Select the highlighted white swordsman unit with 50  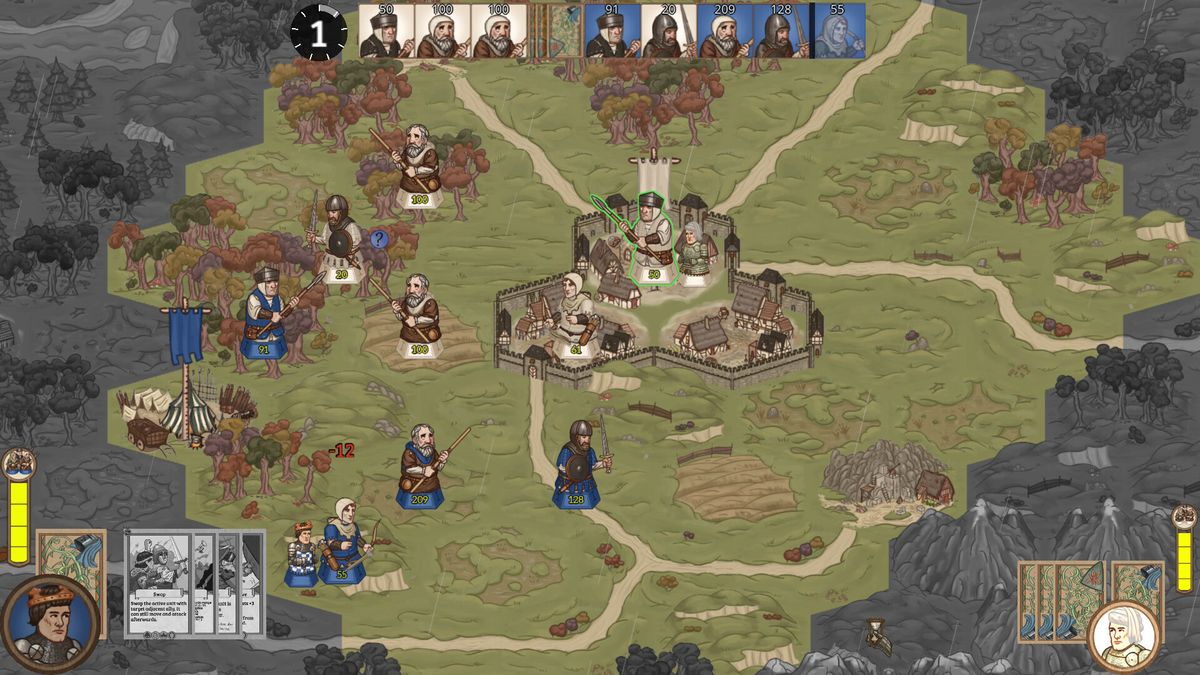652,240
